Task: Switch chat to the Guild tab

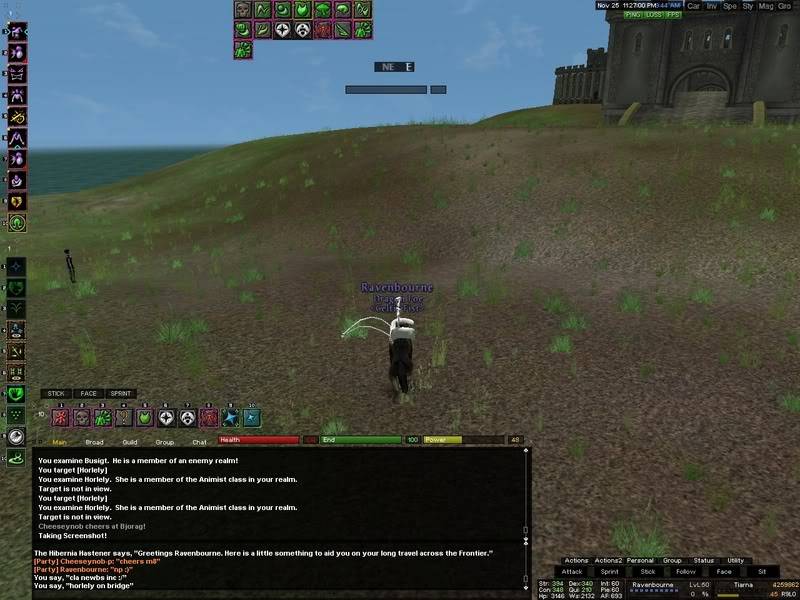Action: pos(130,441)
